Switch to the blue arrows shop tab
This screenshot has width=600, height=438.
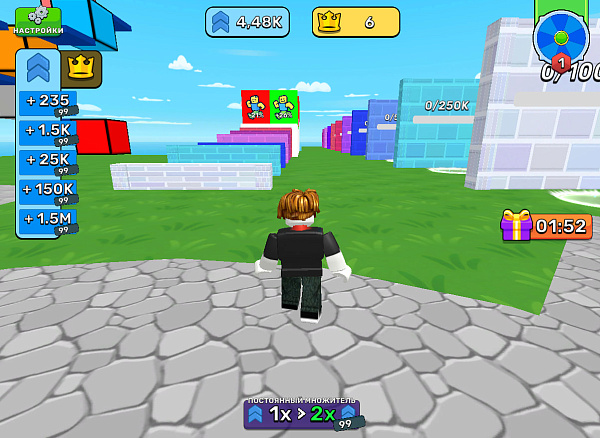coord(39,67)
